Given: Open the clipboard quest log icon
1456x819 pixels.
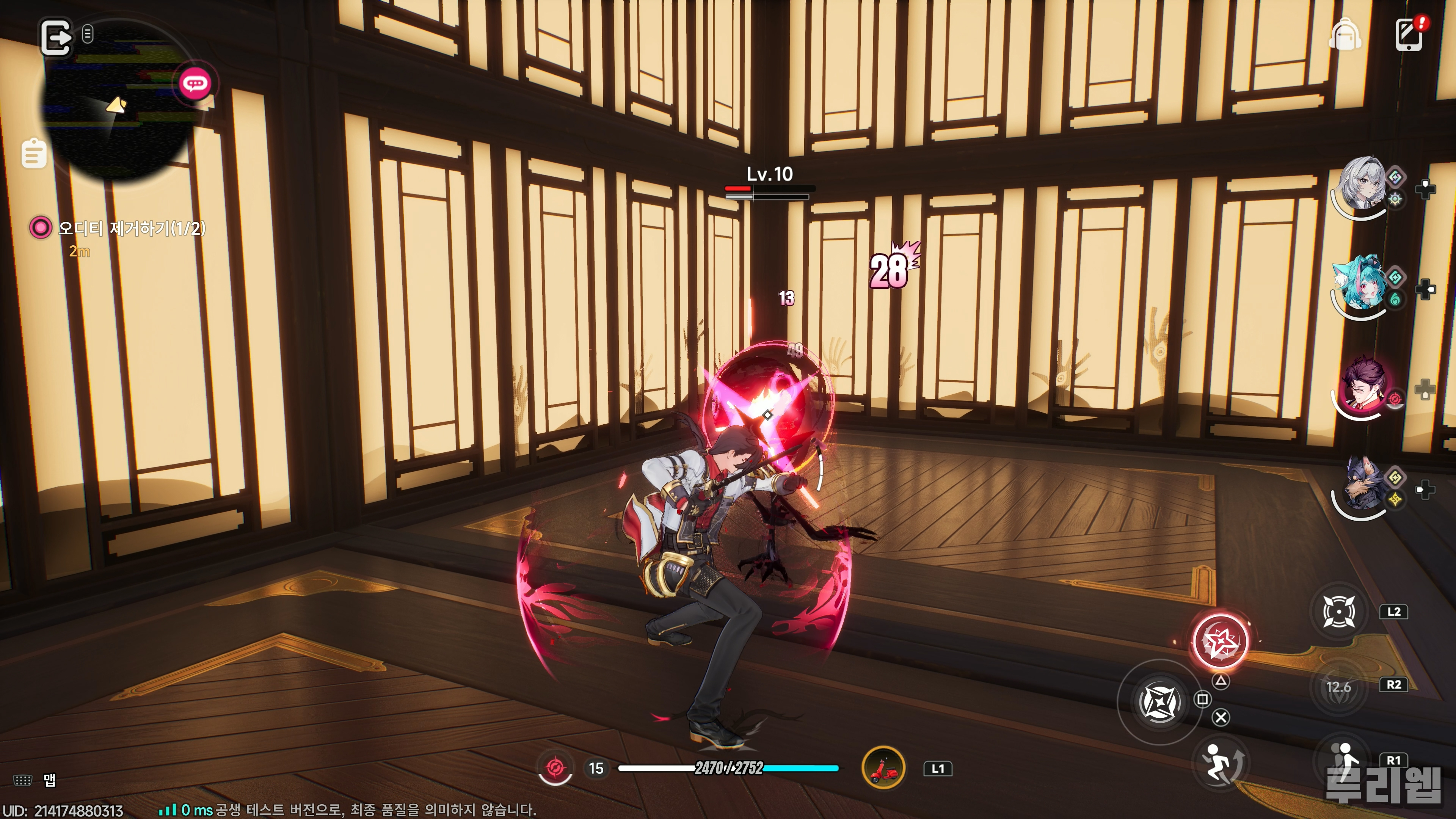Looking at the screenshot, I should pyautogui.click(x=33, y=153).
